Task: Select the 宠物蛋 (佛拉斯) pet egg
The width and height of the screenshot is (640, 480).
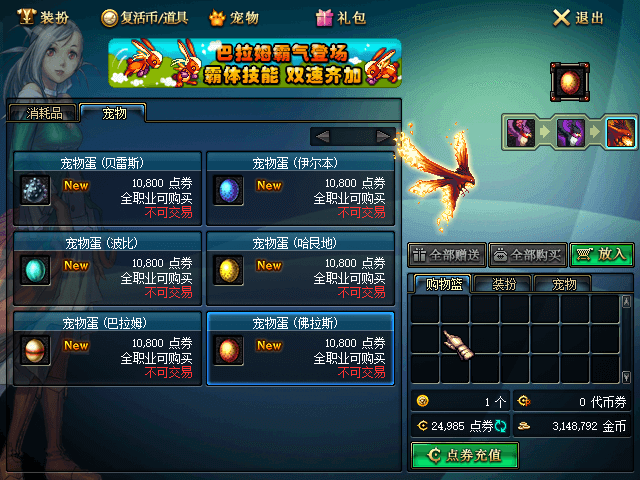Action: pos(299,347)
